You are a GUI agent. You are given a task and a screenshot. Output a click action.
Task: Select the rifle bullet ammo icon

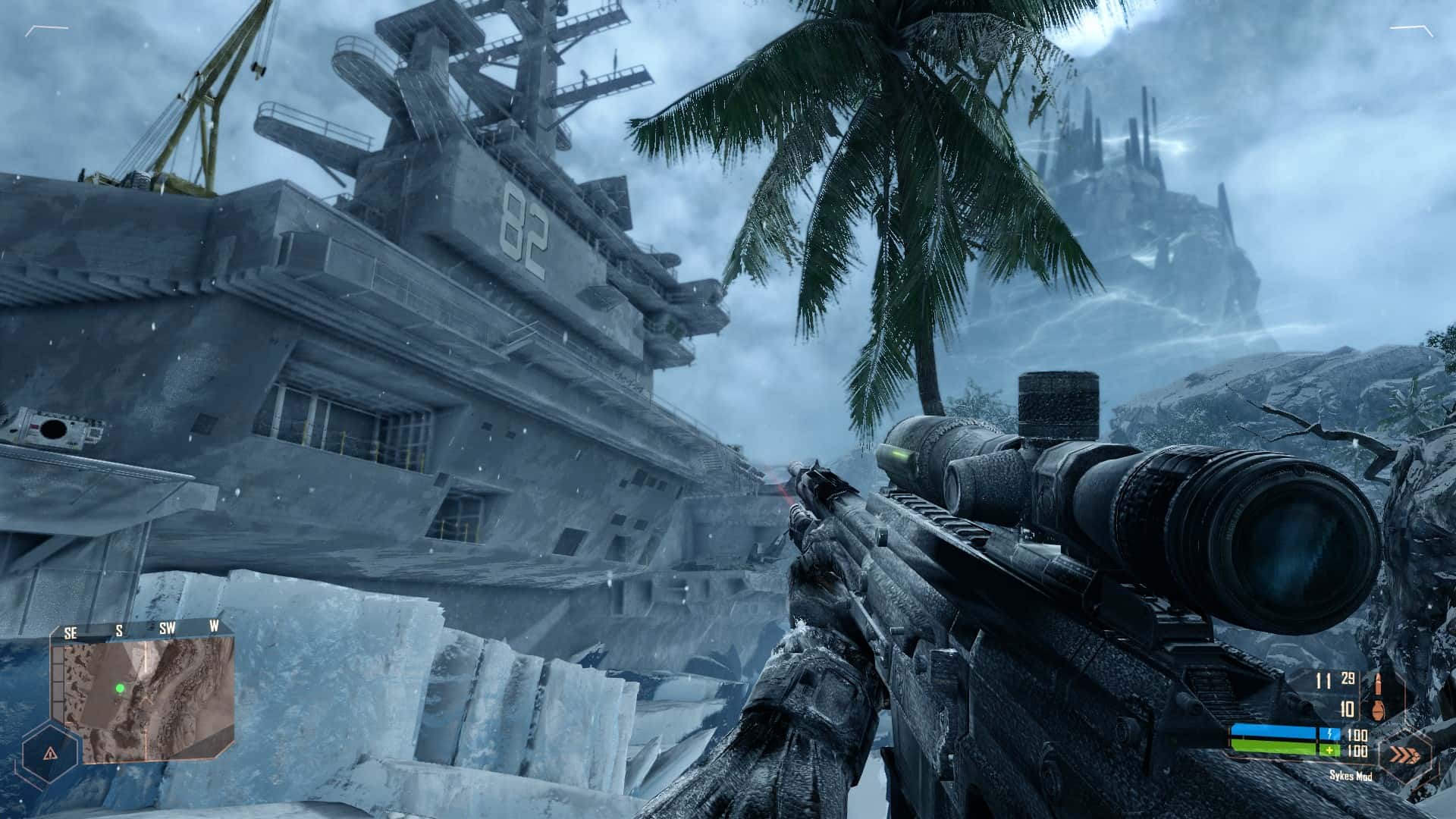tap(1379, 684)
